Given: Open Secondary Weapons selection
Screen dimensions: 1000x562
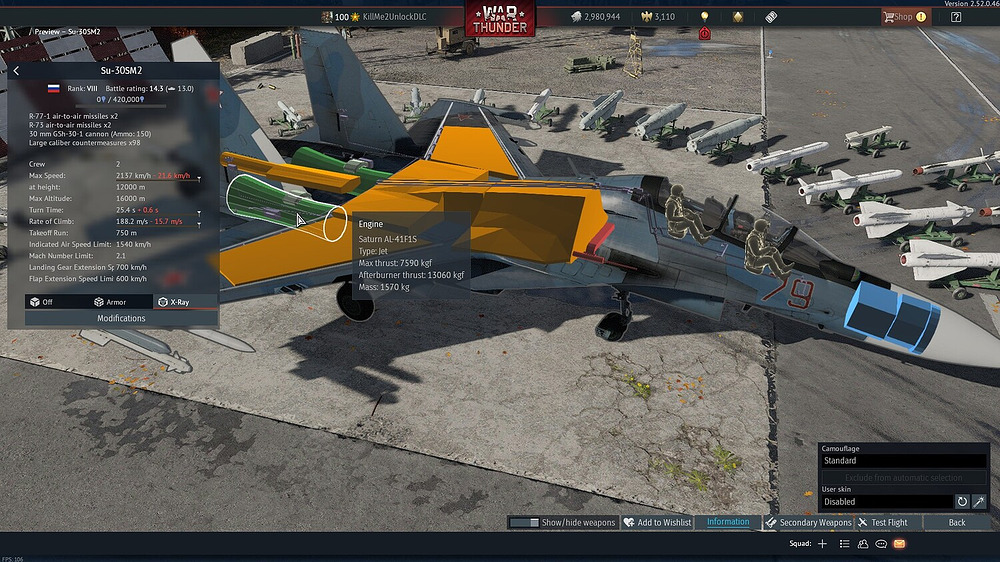Looking at the screenshot, I should 808,522.
